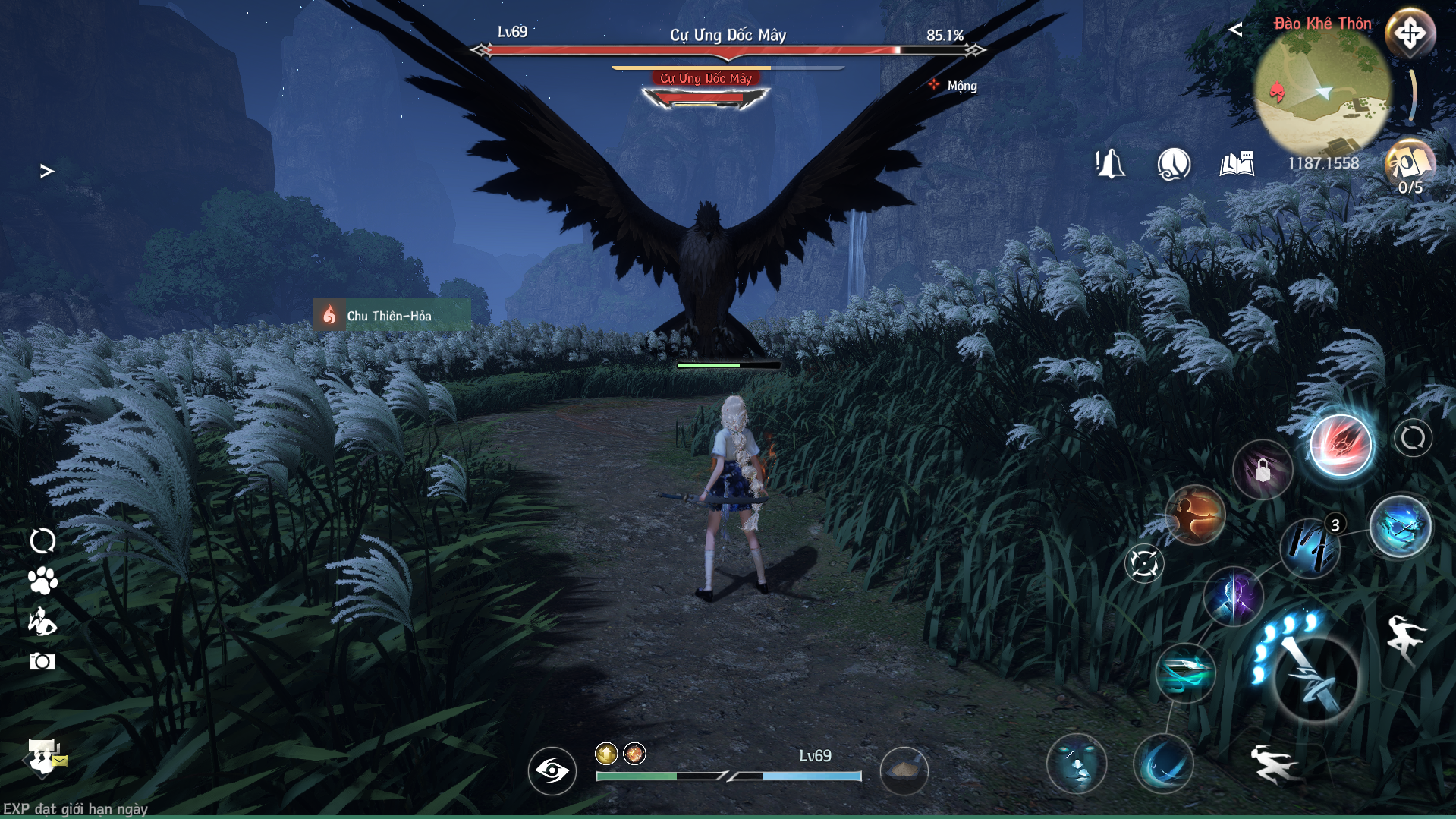This screenshot has height=819, width=1456.
Task: Open the open-book journal icon
Action: pos(1237,163)
